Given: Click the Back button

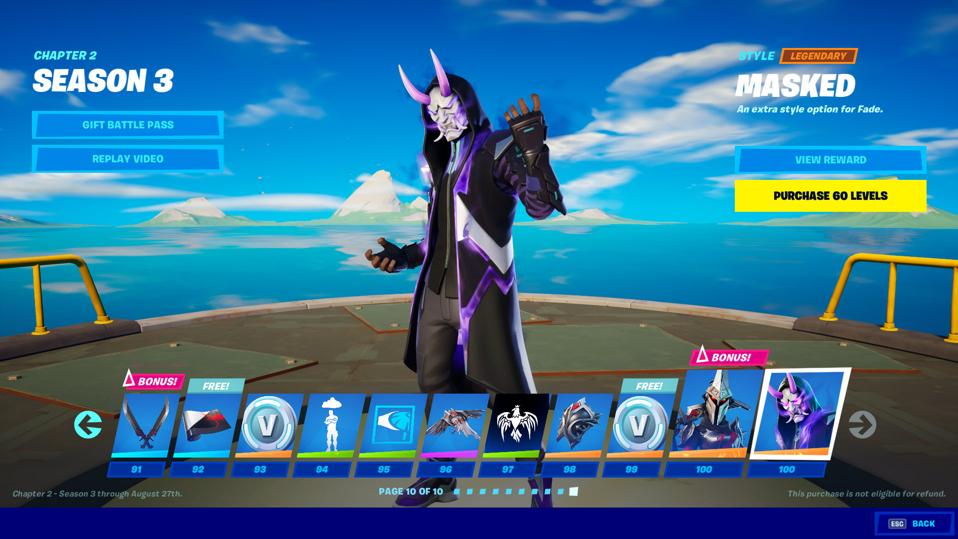Looking at the screenshot, I should point(912,524).
